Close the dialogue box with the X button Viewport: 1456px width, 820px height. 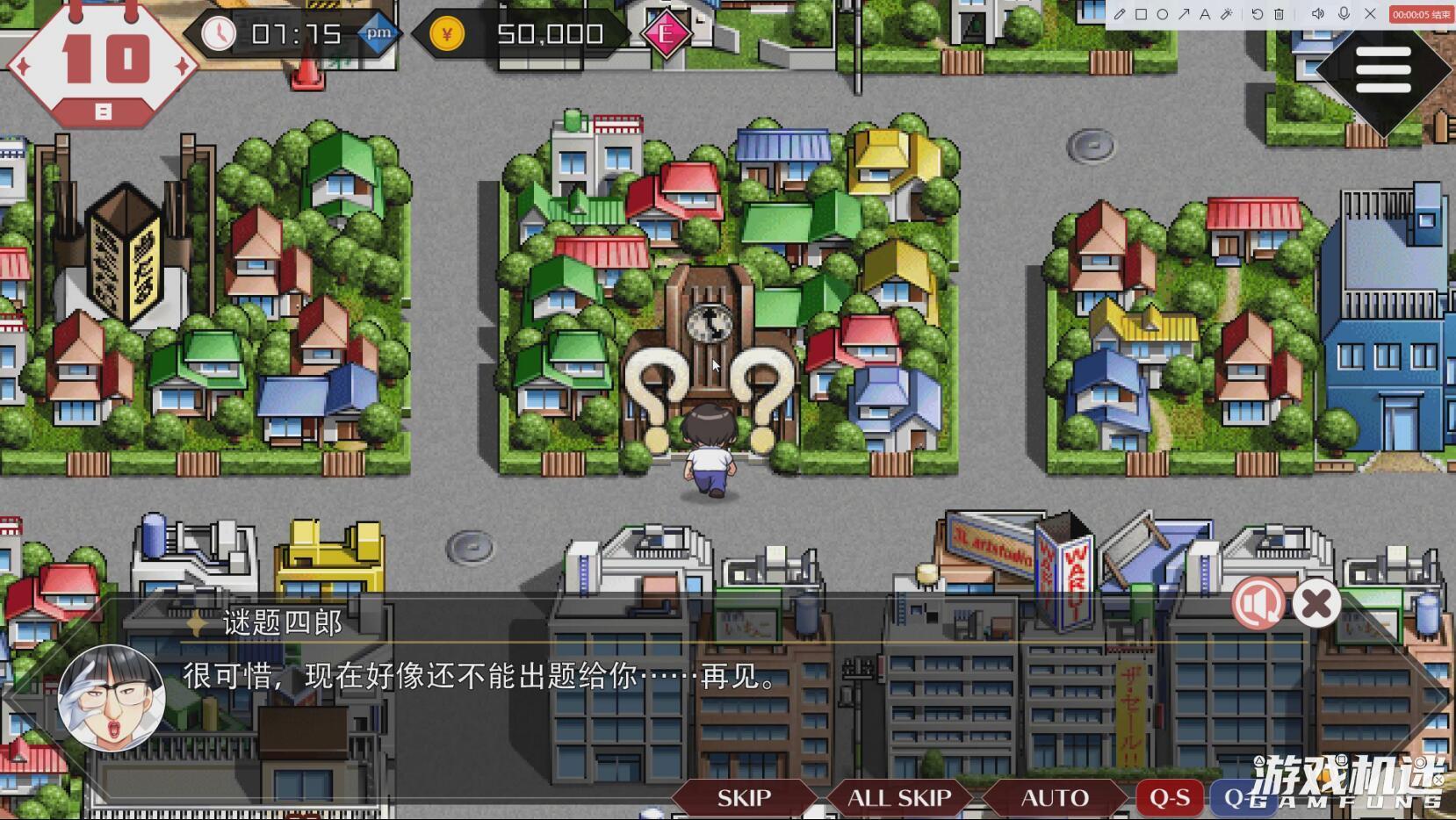point(1315,603)
